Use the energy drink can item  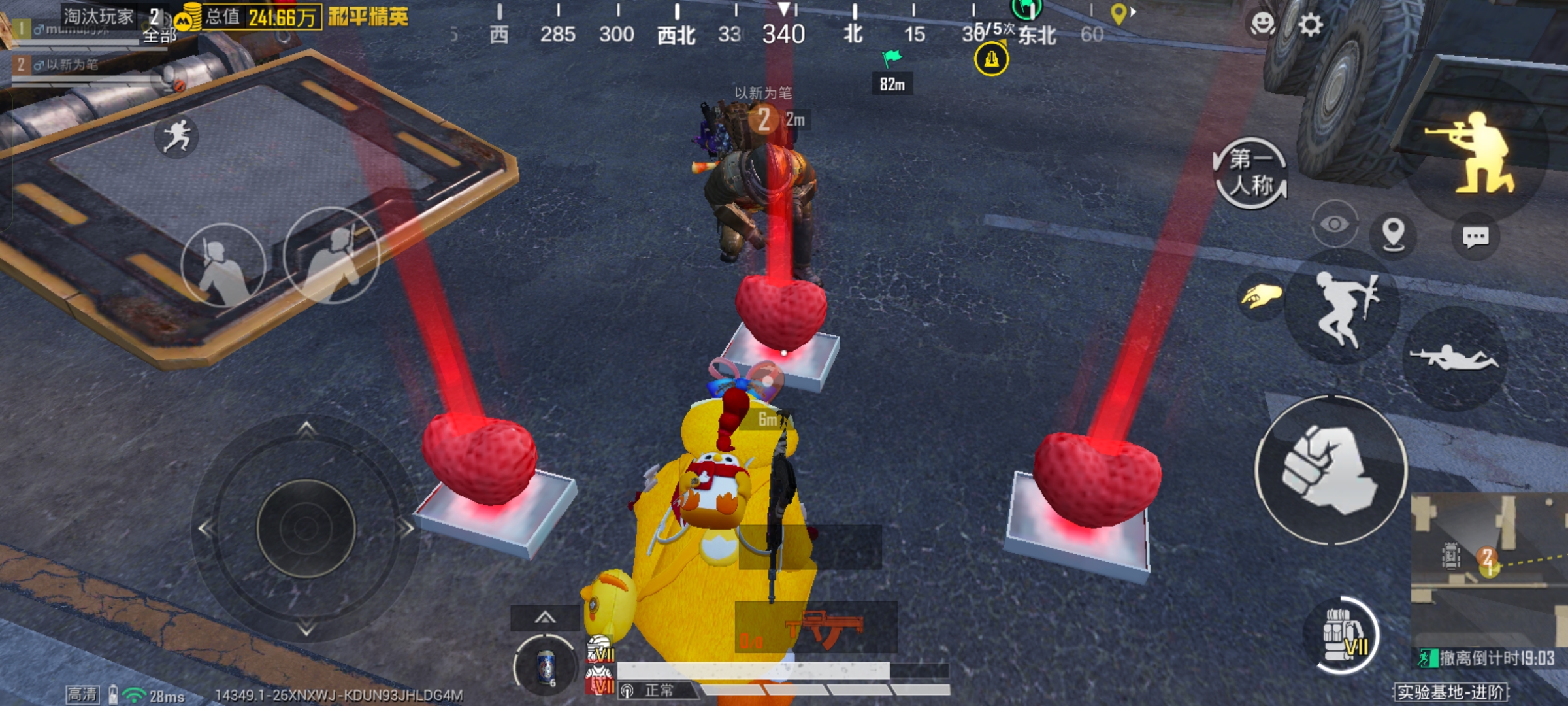546,667
